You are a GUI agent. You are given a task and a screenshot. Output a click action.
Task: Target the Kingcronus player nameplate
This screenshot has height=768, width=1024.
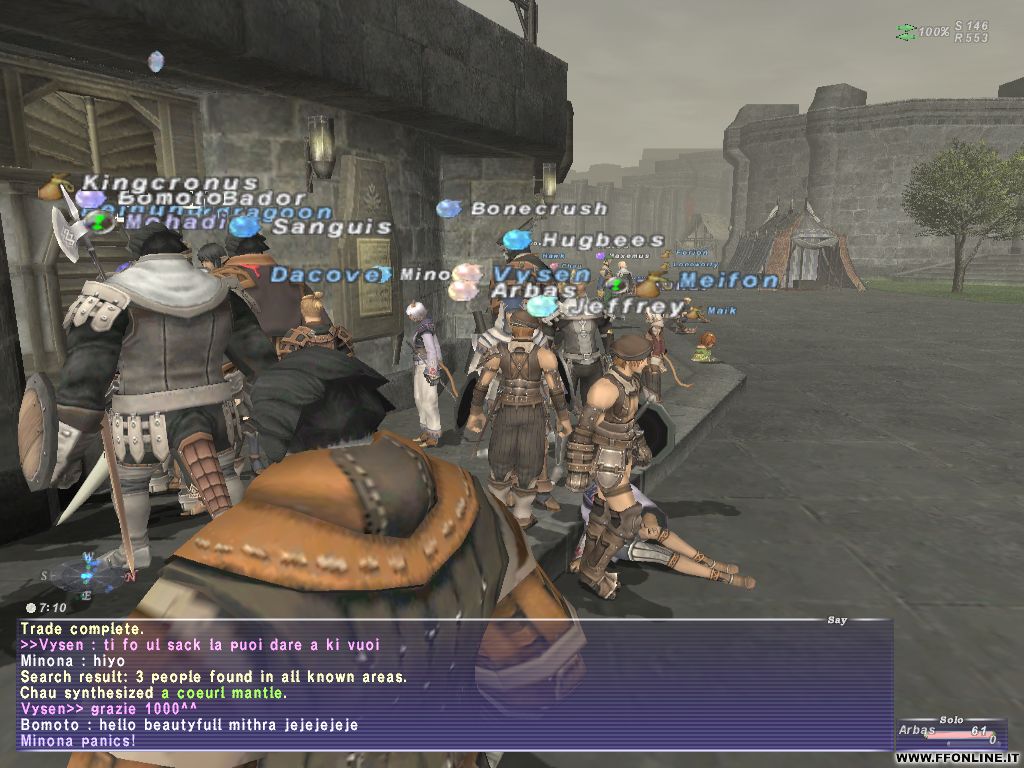pyautogui.click(x=170, y=183)
